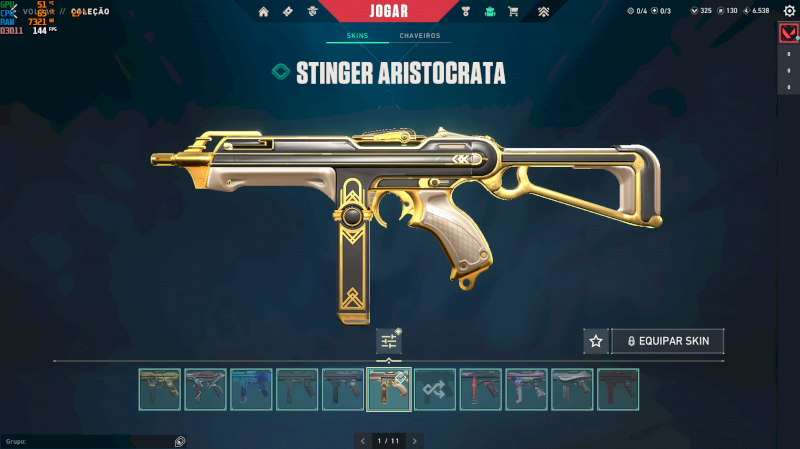Open the highlighted collection icon
800x449 pixels.
point(490,12)
